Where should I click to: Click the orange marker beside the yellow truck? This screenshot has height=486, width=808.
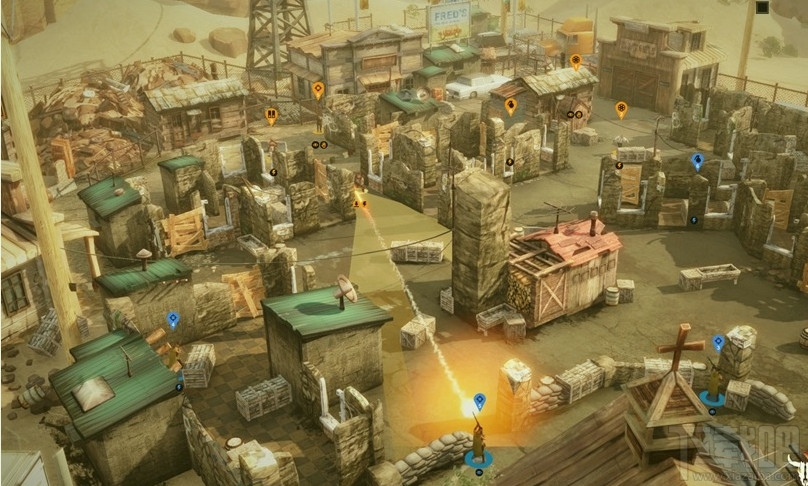click(x=575, y=61)
